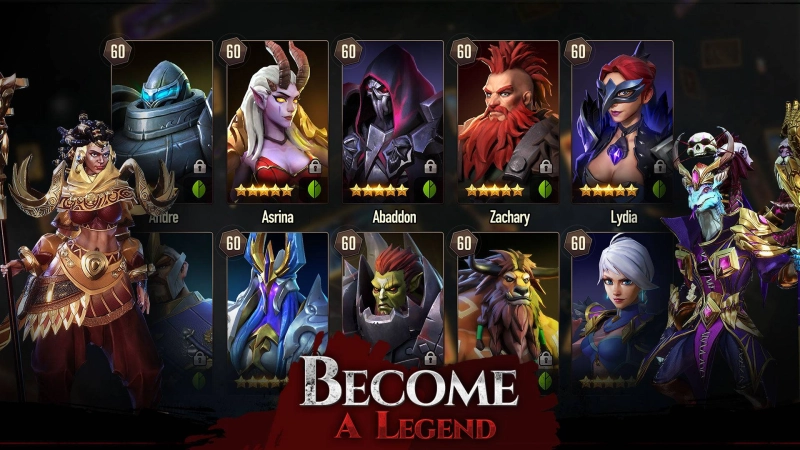The image size is (800, 450).
Task: Choose the Asrina hero card
Action: 277,118
